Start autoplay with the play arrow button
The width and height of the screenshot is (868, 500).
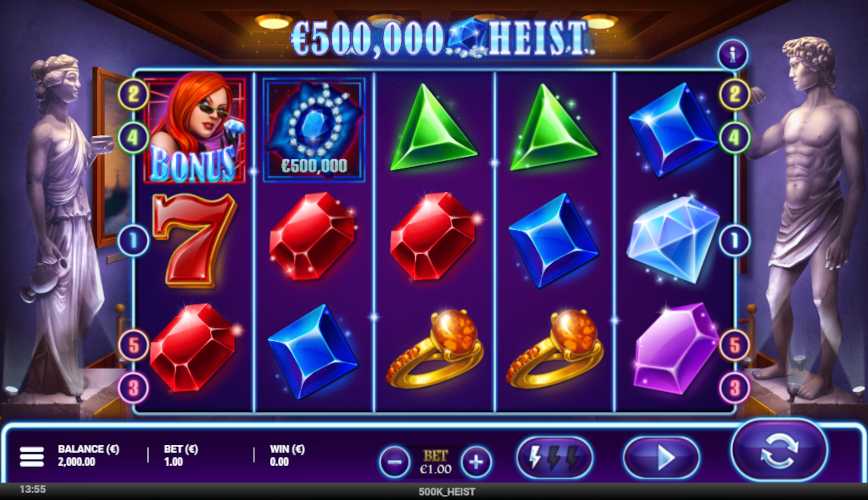point(661,458)
